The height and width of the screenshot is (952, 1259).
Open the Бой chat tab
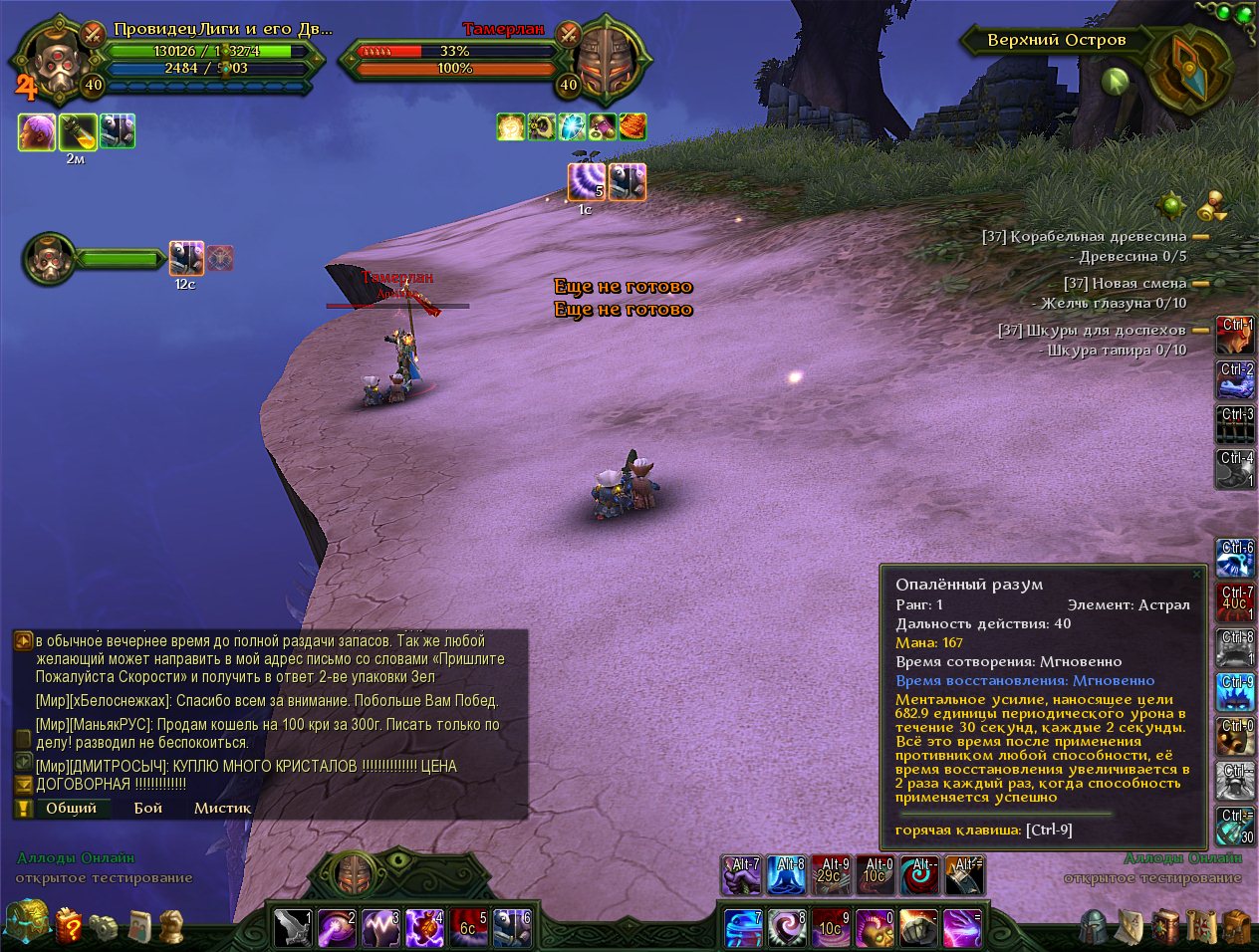[x=148, y=808]
